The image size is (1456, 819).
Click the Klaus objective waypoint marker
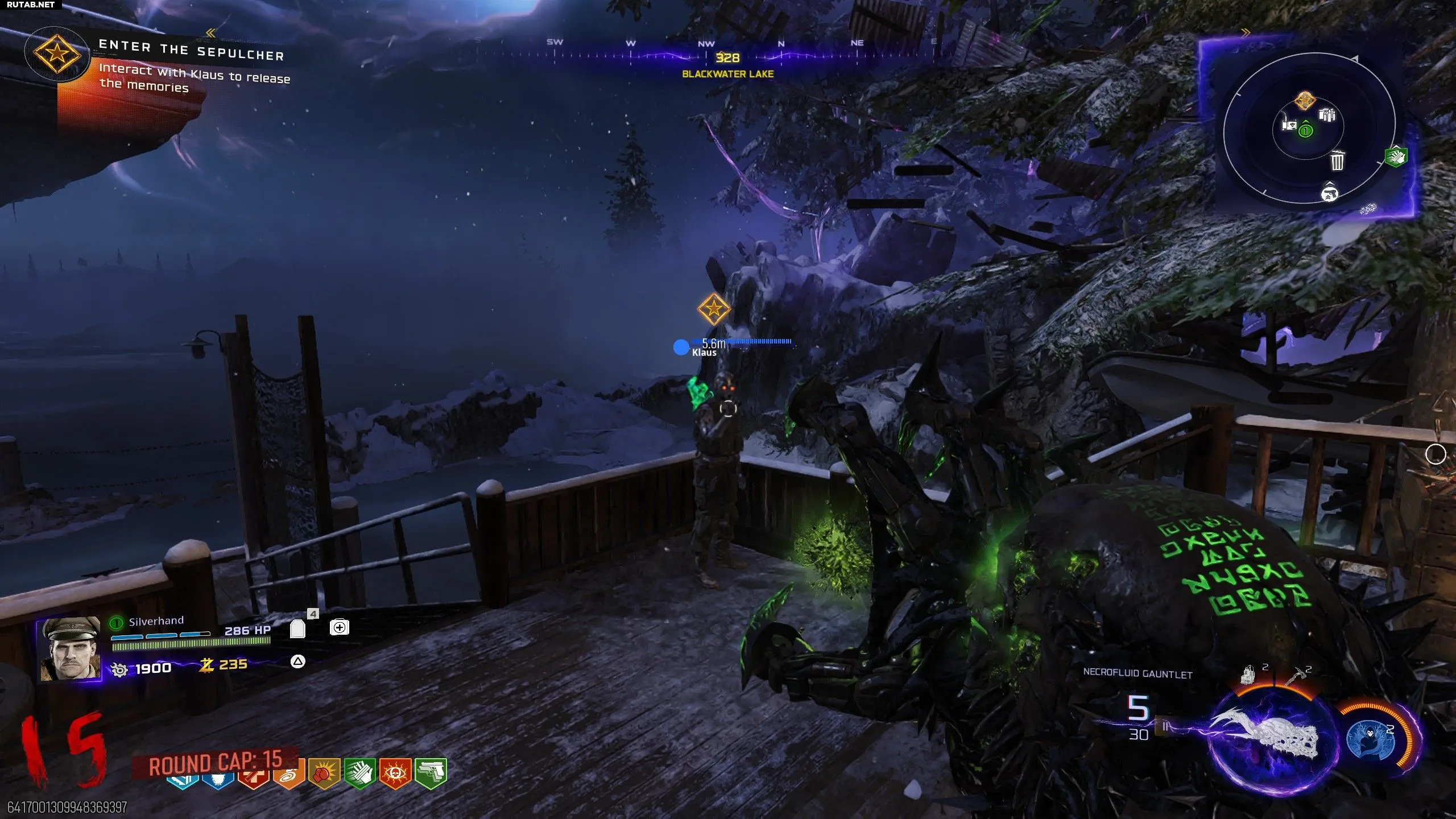pos(713,309)
